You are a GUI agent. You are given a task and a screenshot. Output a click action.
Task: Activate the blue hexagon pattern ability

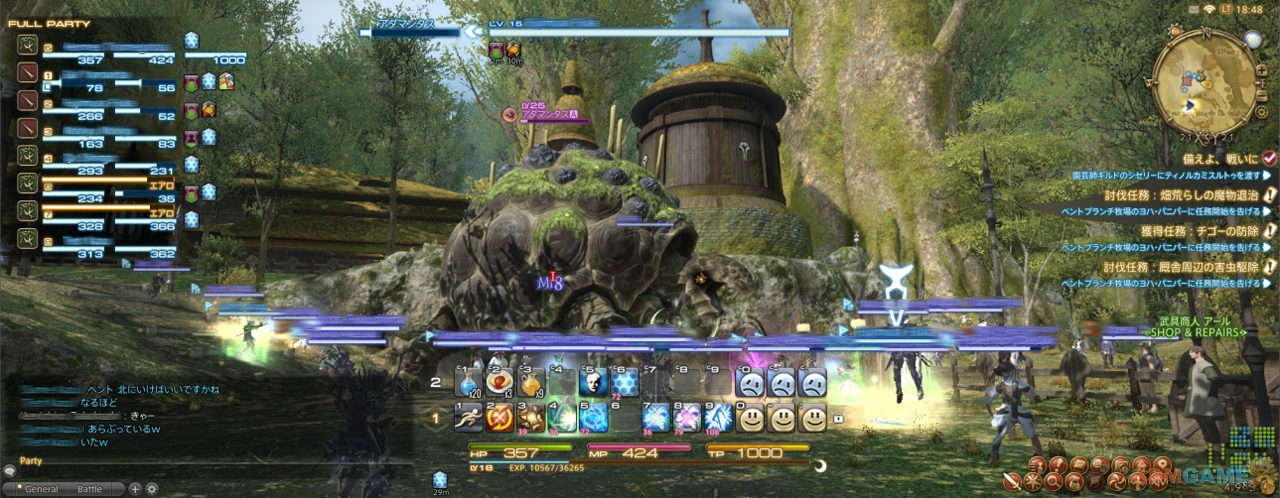coord(625,381)
